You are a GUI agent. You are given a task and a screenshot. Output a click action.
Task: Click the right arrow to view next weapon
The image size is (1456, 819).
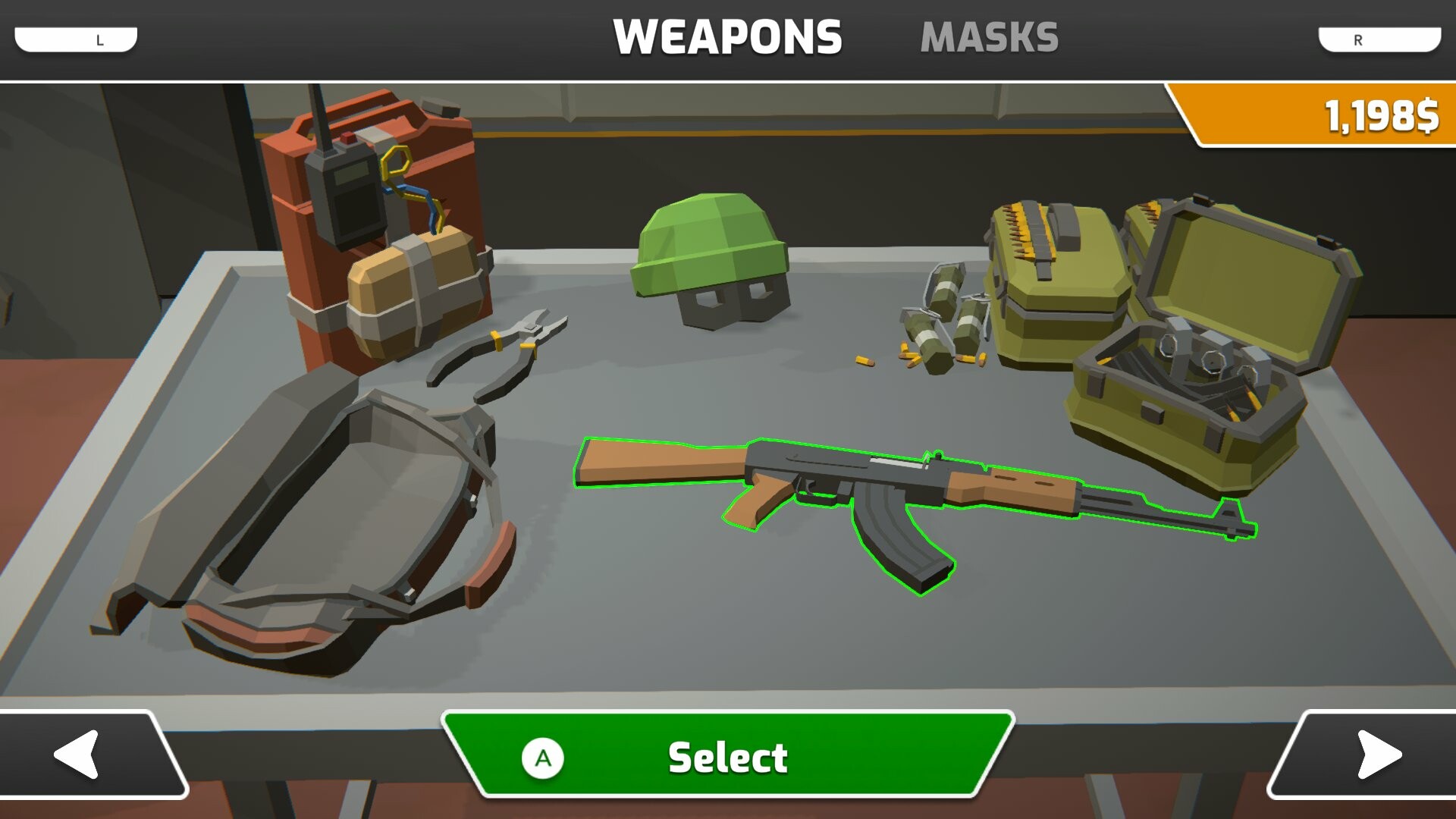(x=1376, y=755)
